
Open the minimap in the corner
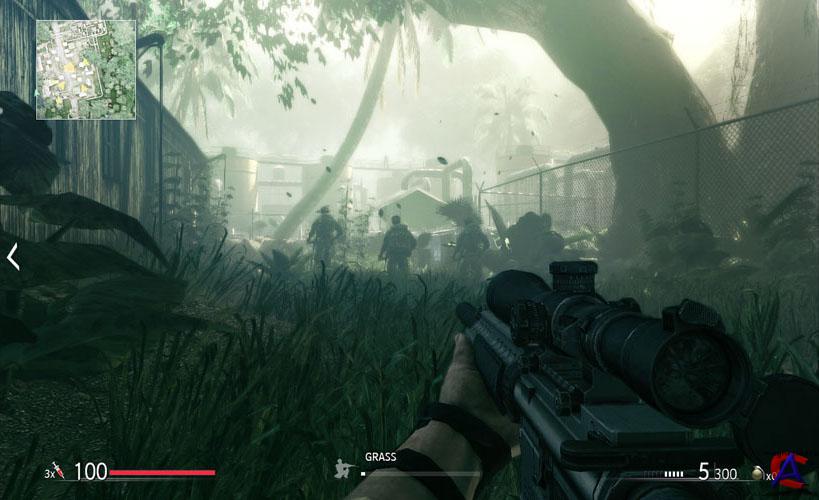click(86, 69)
